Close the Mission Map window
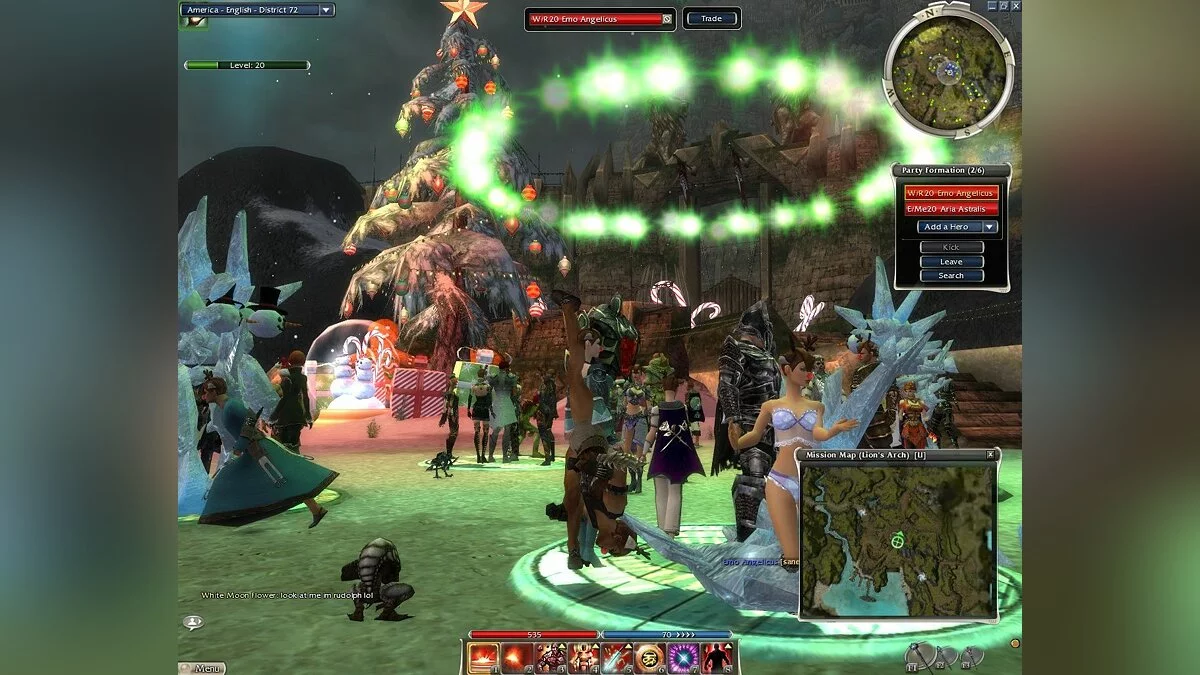 (990, 454)
